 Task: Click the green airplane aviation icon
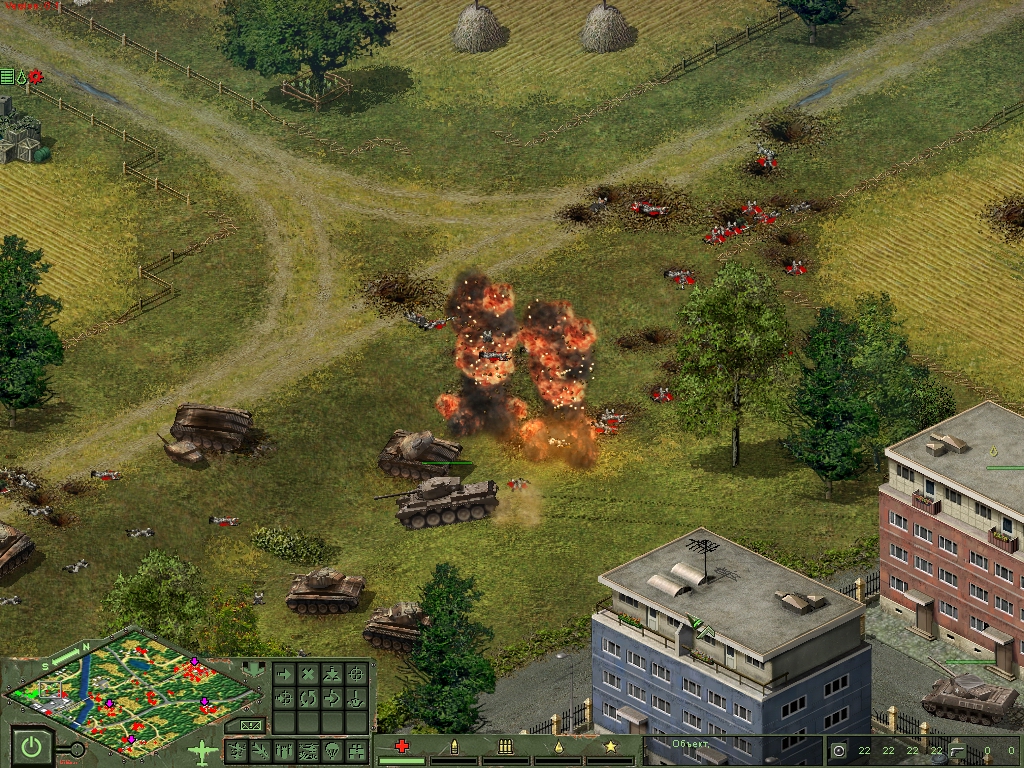[202, 750]
